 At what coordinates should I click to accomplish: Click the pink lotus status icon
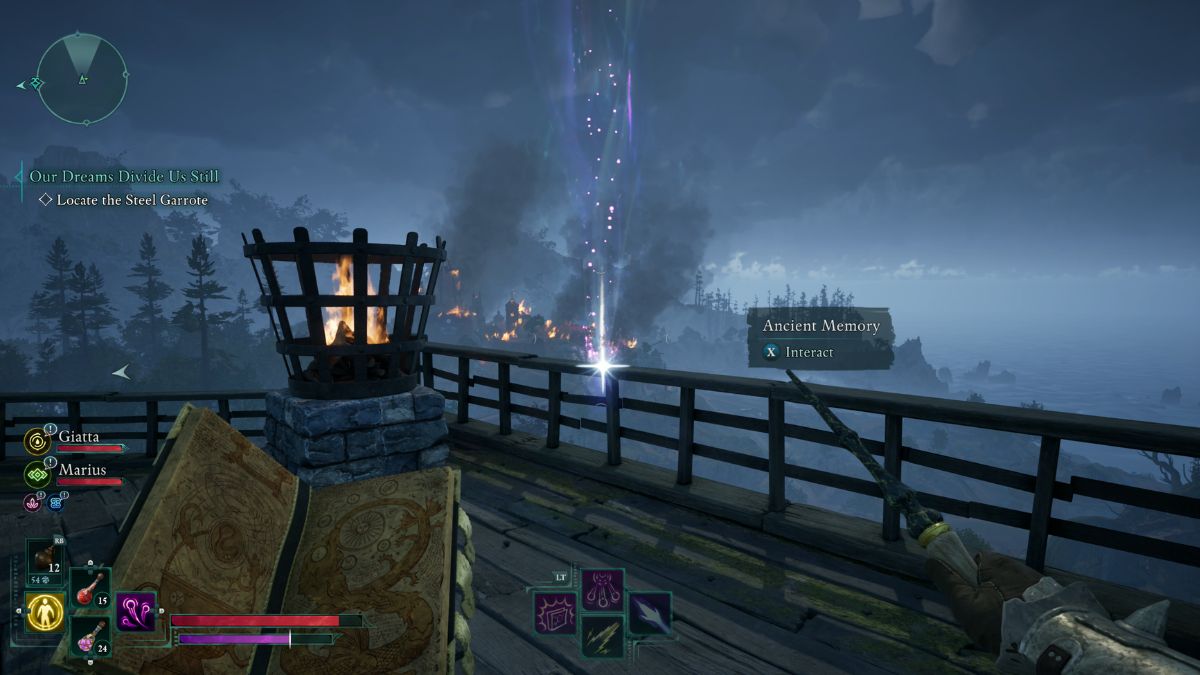(x=32, y=502)
